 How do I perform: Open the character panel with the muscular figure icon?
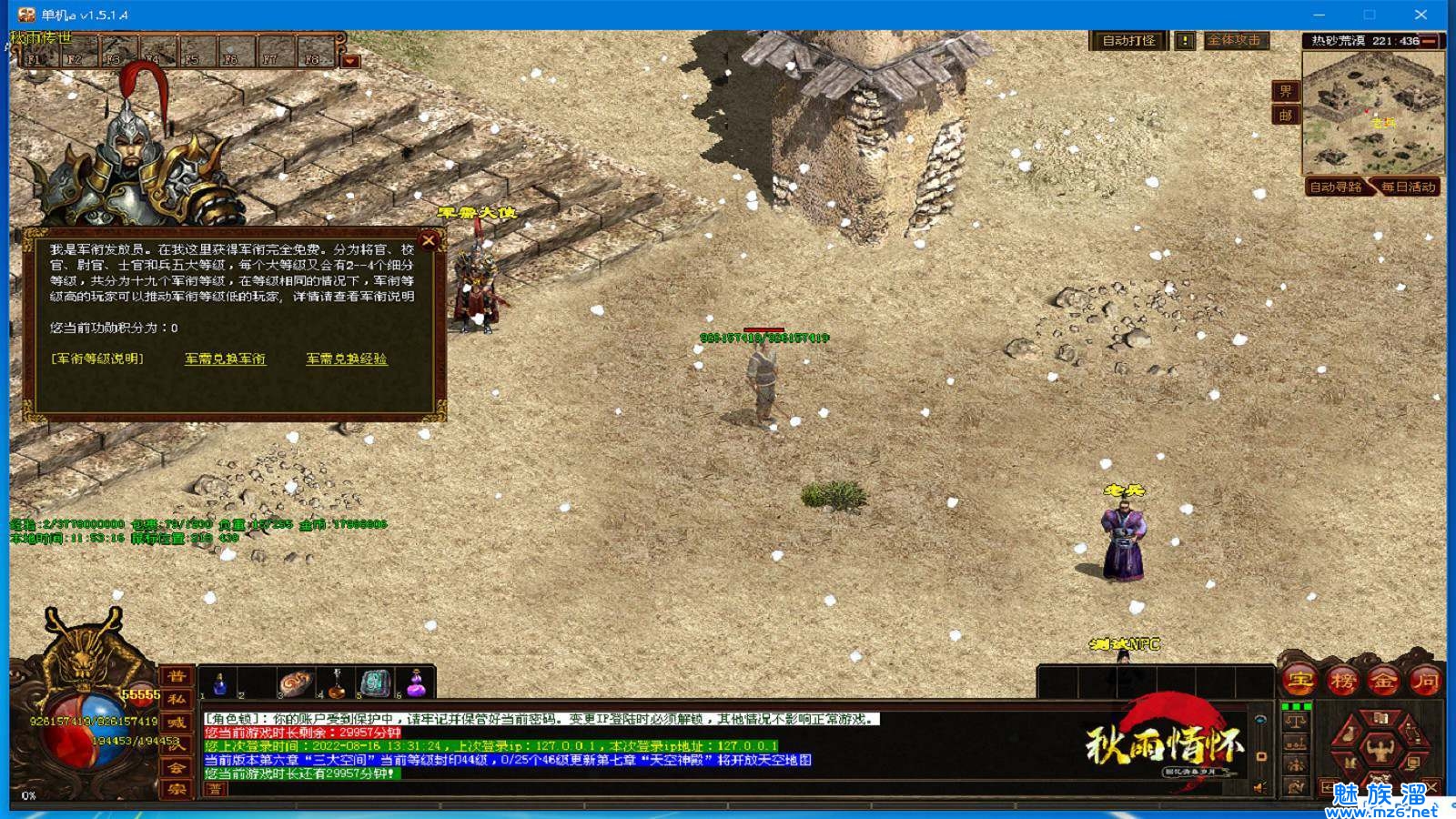coord(1380,750)
